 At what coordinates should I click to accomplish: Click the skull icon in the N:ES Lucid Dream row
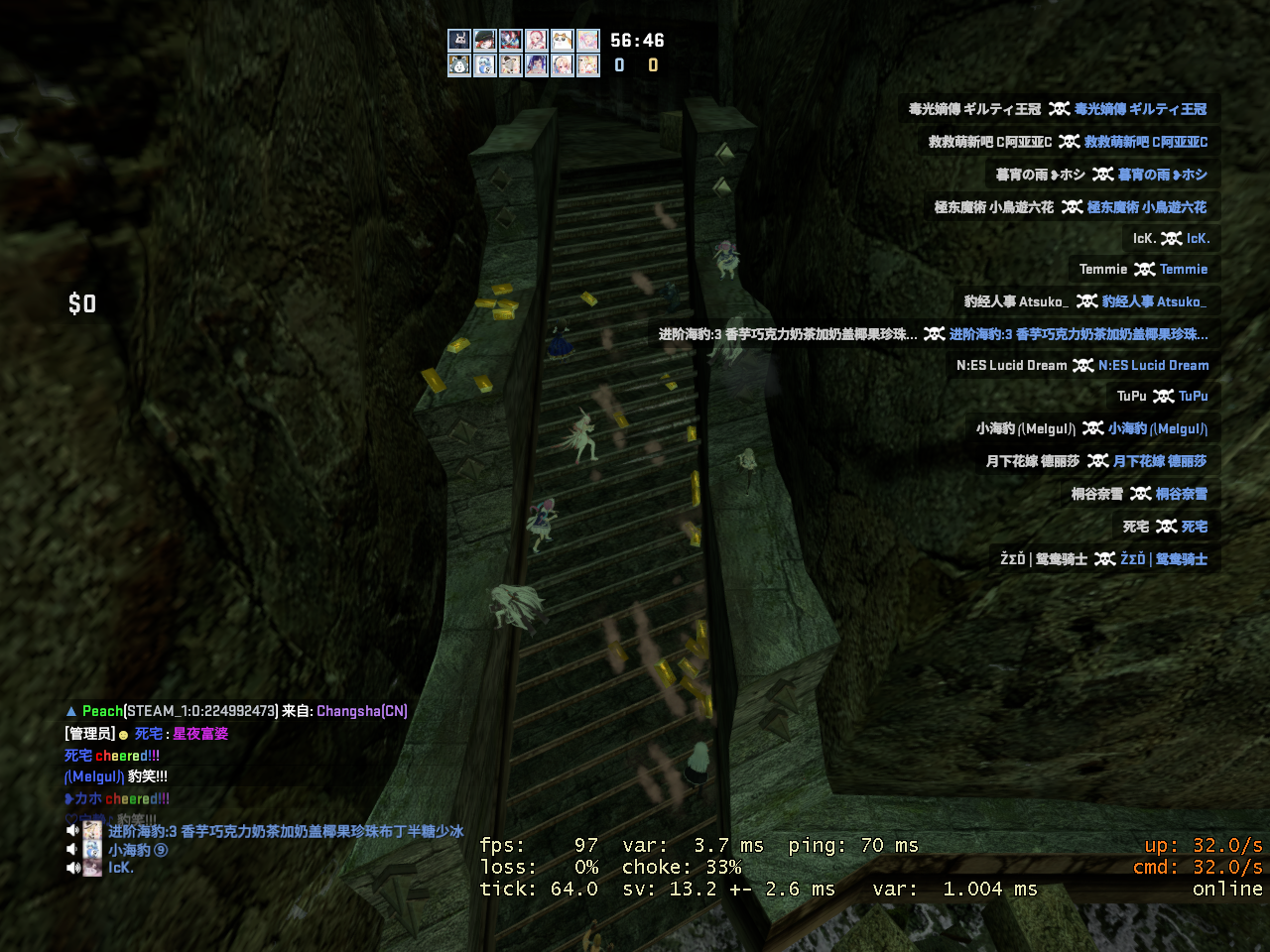pos(1083,365)
